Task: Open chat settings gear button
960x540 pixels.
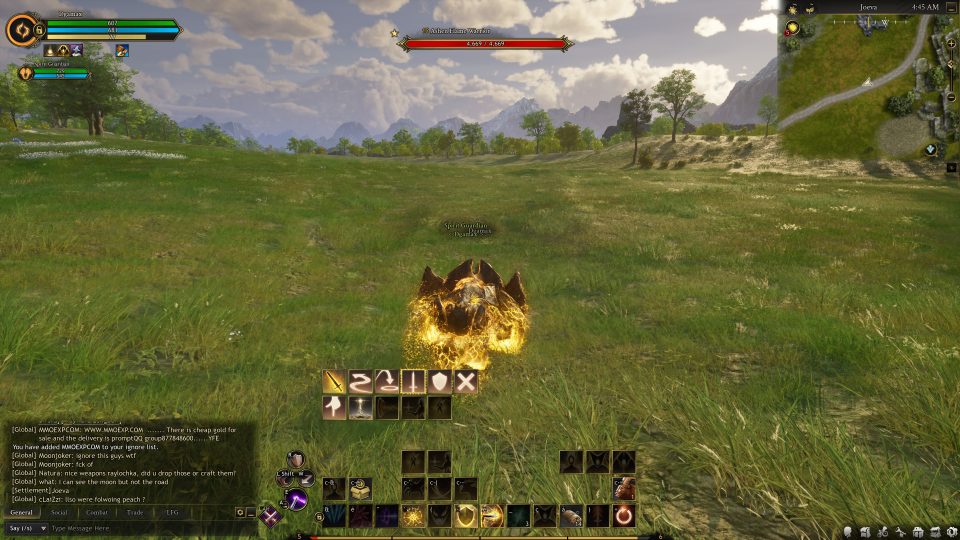Action: (240, 512)
